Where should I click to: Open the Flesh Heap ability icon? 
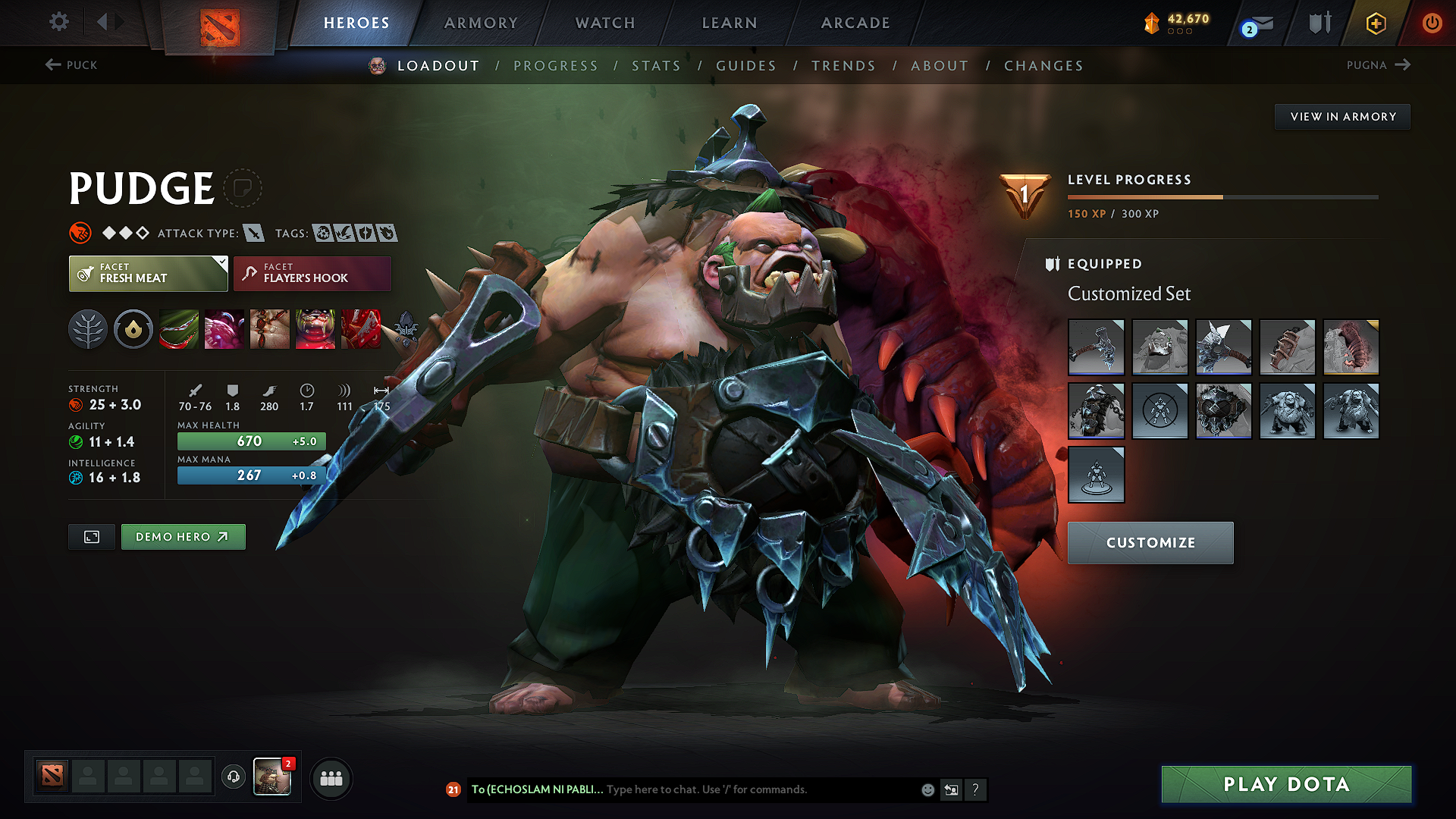pos(270,329)
